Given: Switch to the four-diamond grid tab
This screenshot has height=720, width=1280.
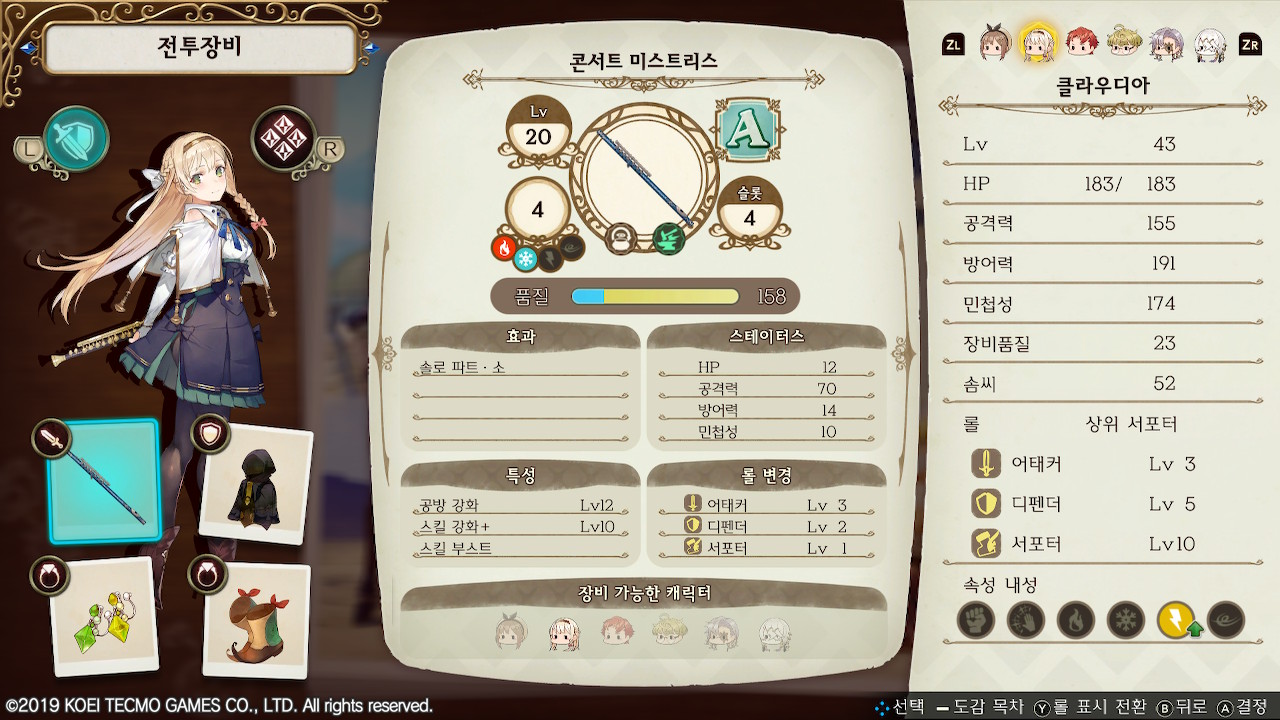Looking at the screenshot, I should [x=284, y=139].
